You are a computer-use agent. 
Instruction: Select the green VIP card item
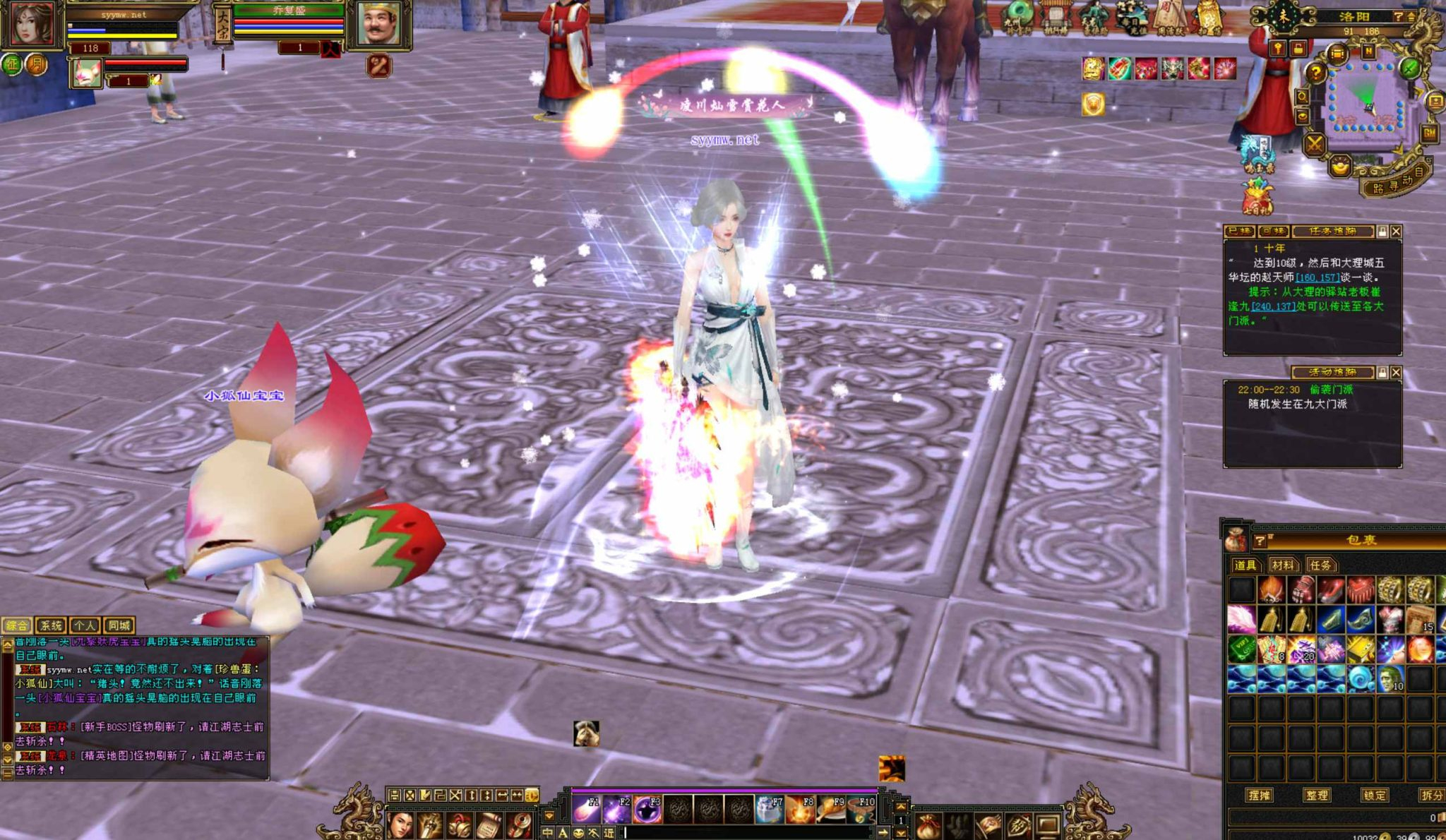[1241, 649]
